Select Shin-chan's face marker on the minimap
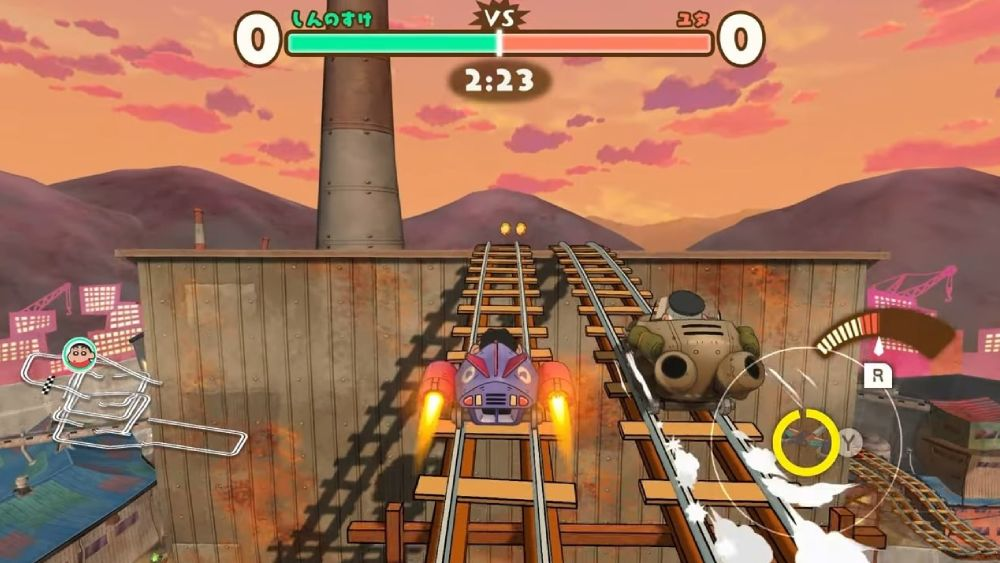The height and width of the screenshot is (563, 1000). point(77,353)
